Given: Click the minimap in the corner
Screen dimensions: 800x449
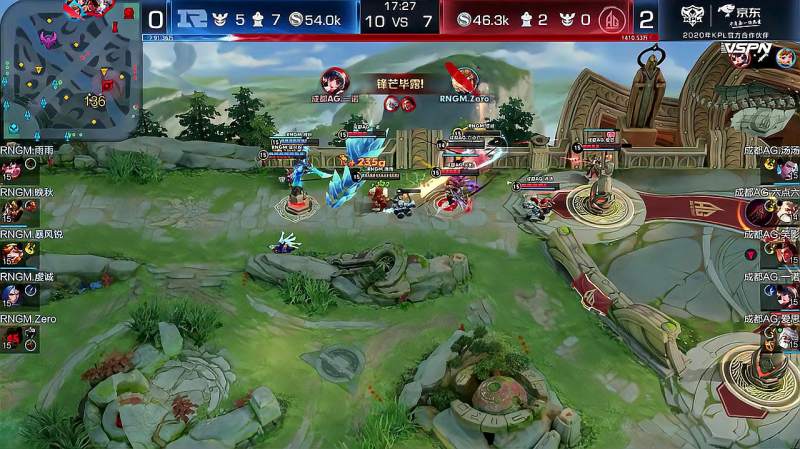Looking at the screenshot, I should (68, 70).
